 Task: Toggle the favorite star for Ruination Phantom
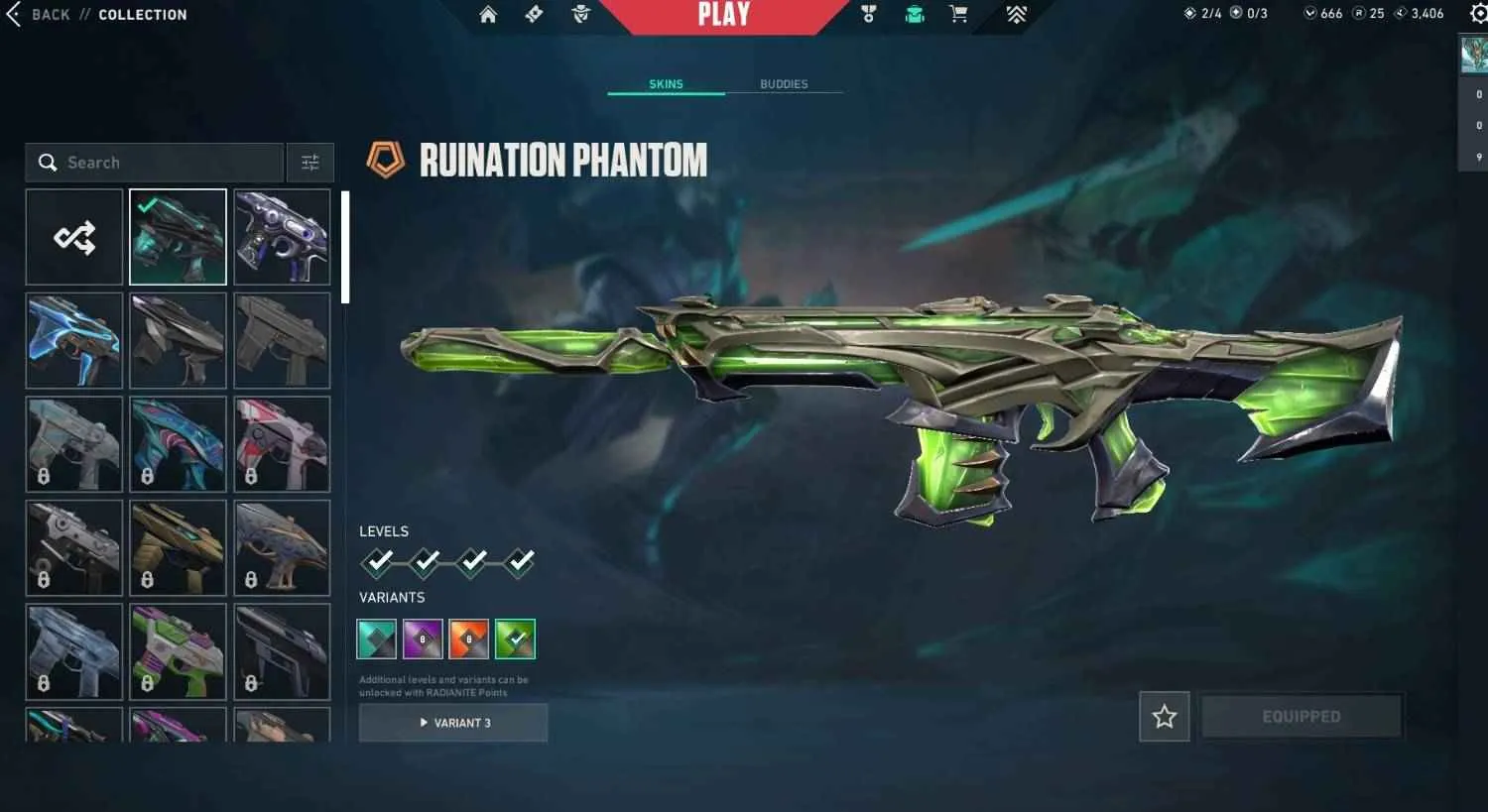[1163, 716]
